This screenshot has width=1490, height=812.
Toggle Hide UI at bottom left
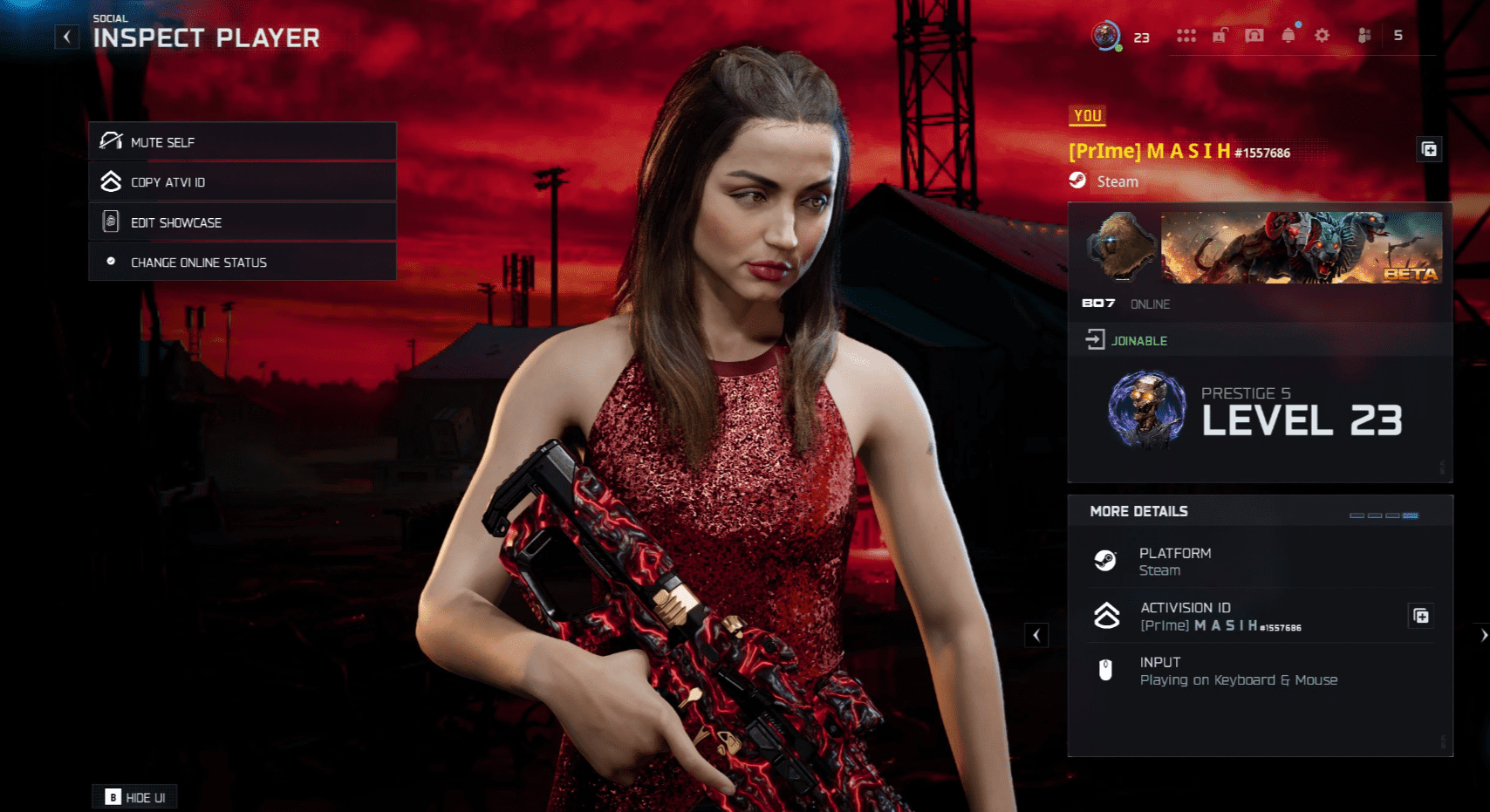[134, 796]
